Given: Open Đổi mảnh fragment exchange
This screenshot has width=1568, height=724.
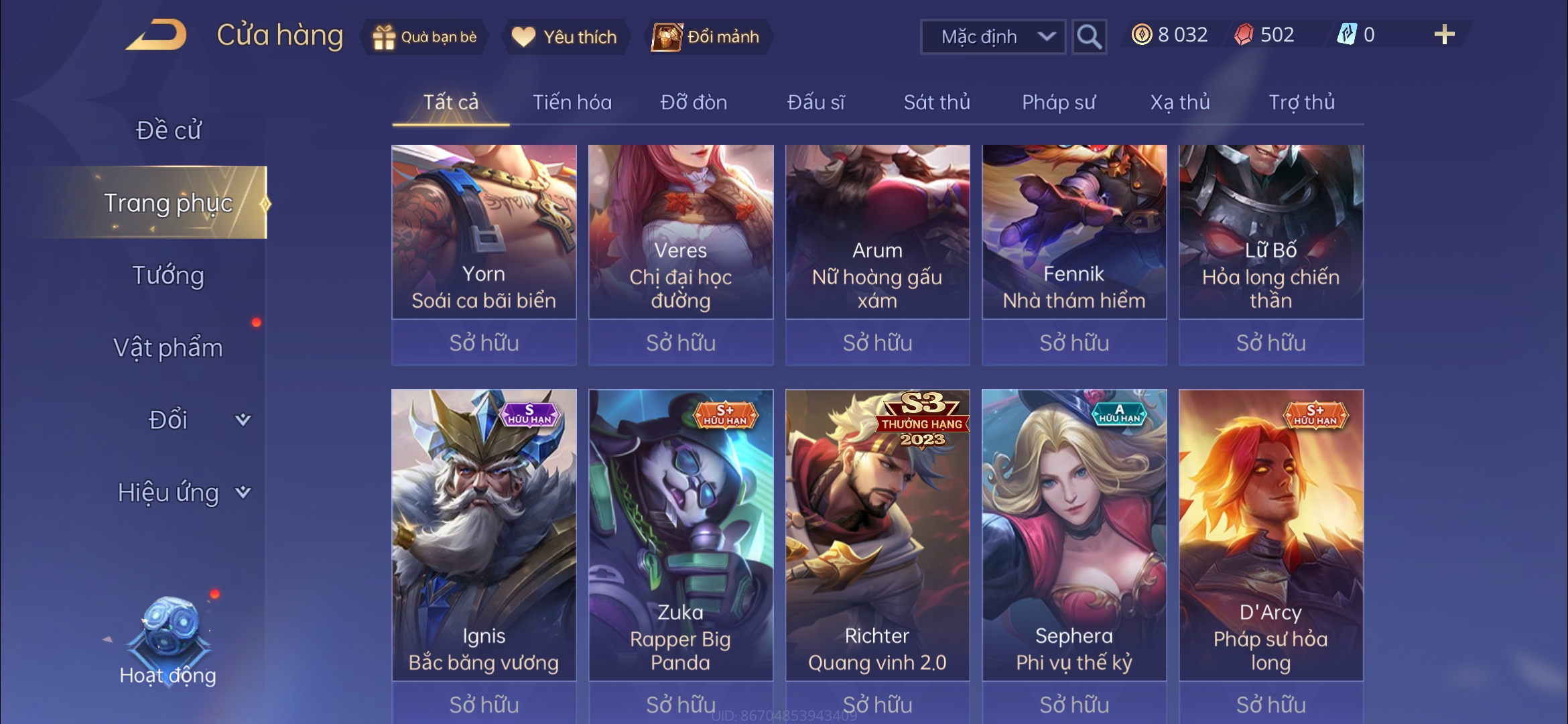Looking at the screenshot, I should click(707, 37).
